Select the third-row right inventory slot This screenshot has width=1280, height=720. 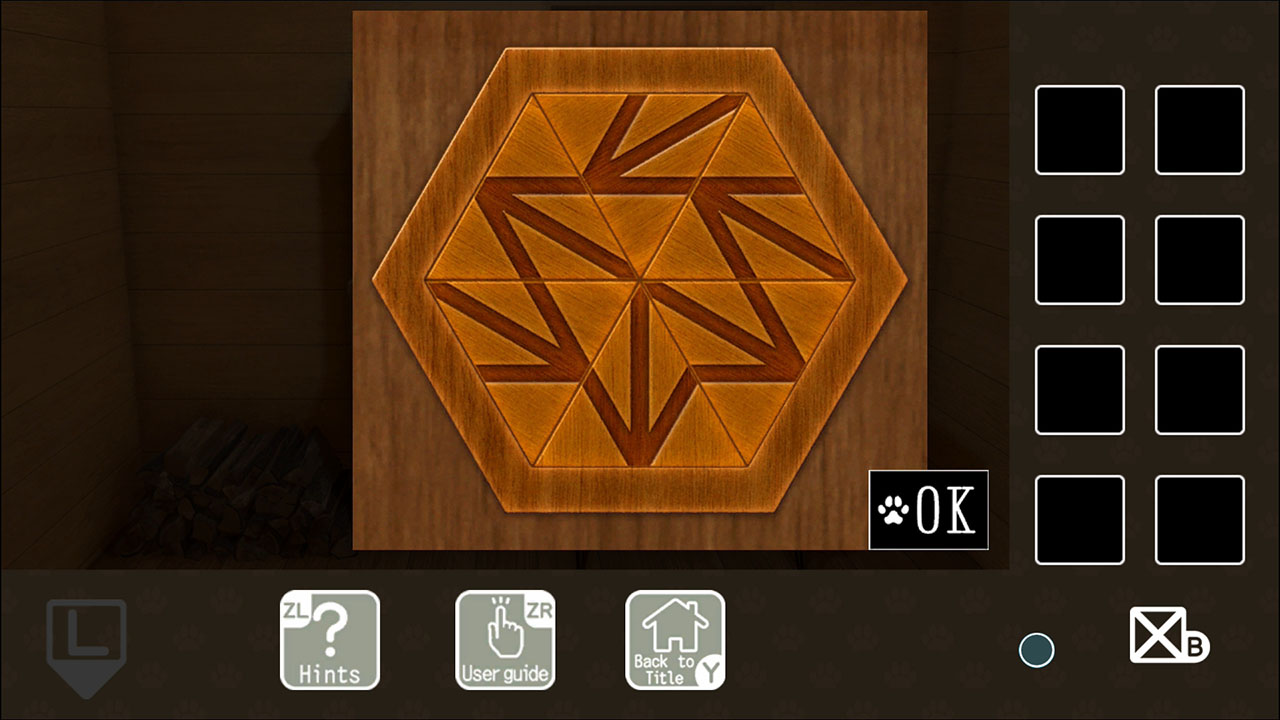click(1199, 390)
